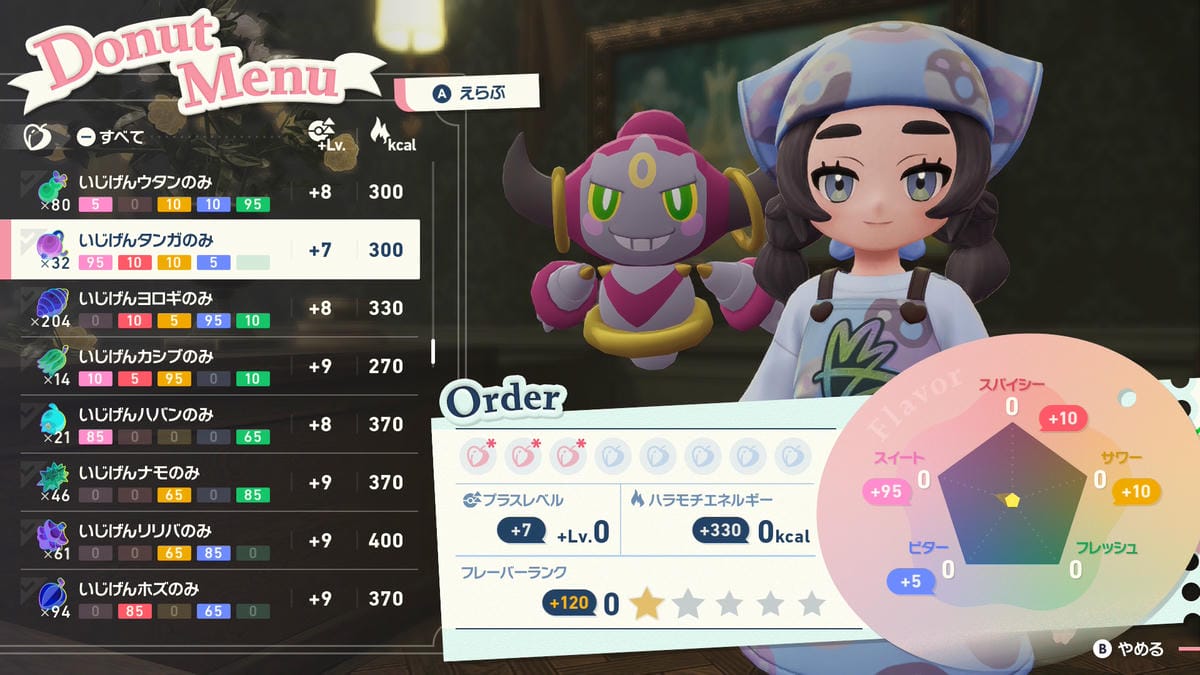Click the やめる quit button
Screen dimensions: 1200x675
coord(1129,649)
